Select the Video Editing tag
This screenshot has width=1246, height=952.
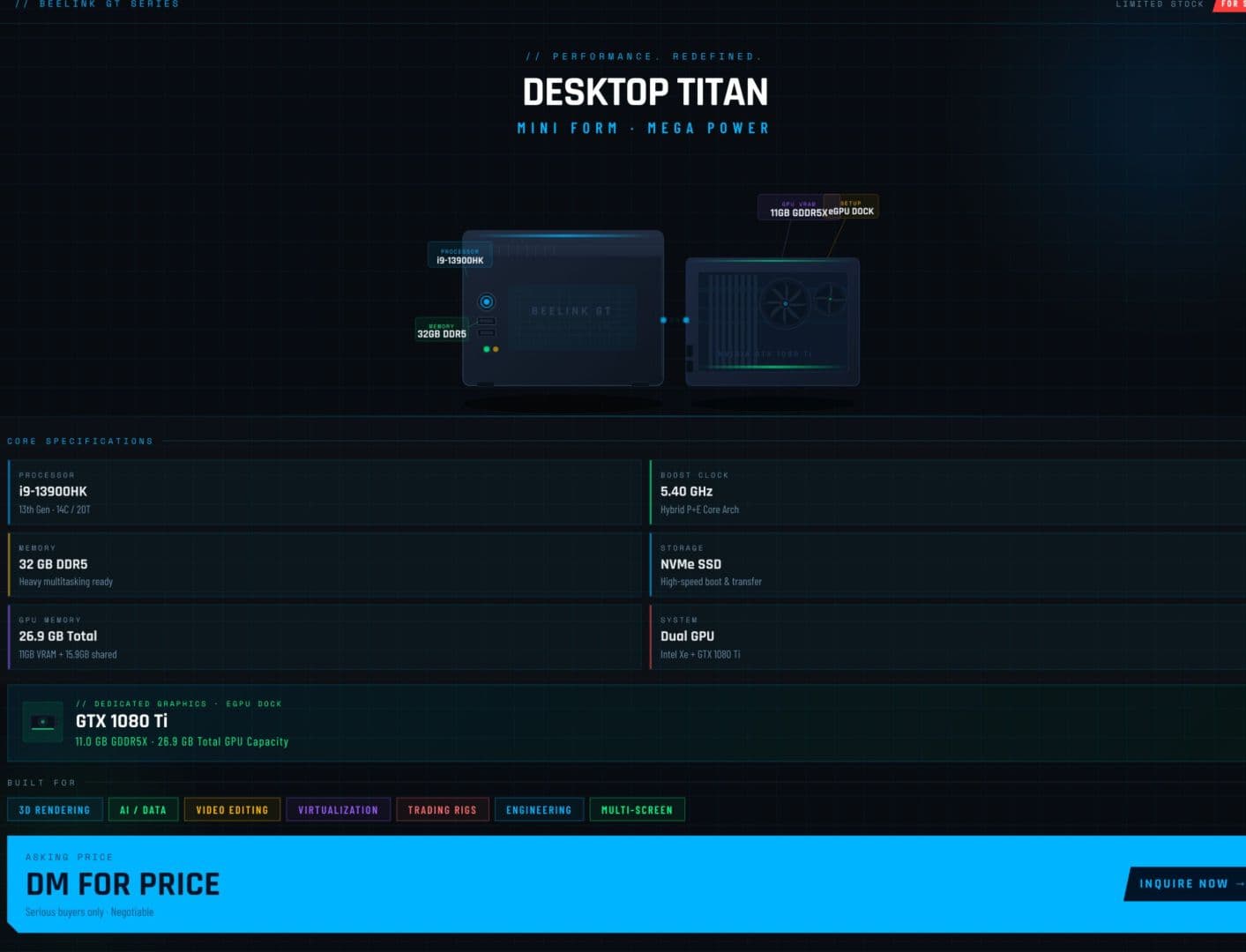click(232, 810)
